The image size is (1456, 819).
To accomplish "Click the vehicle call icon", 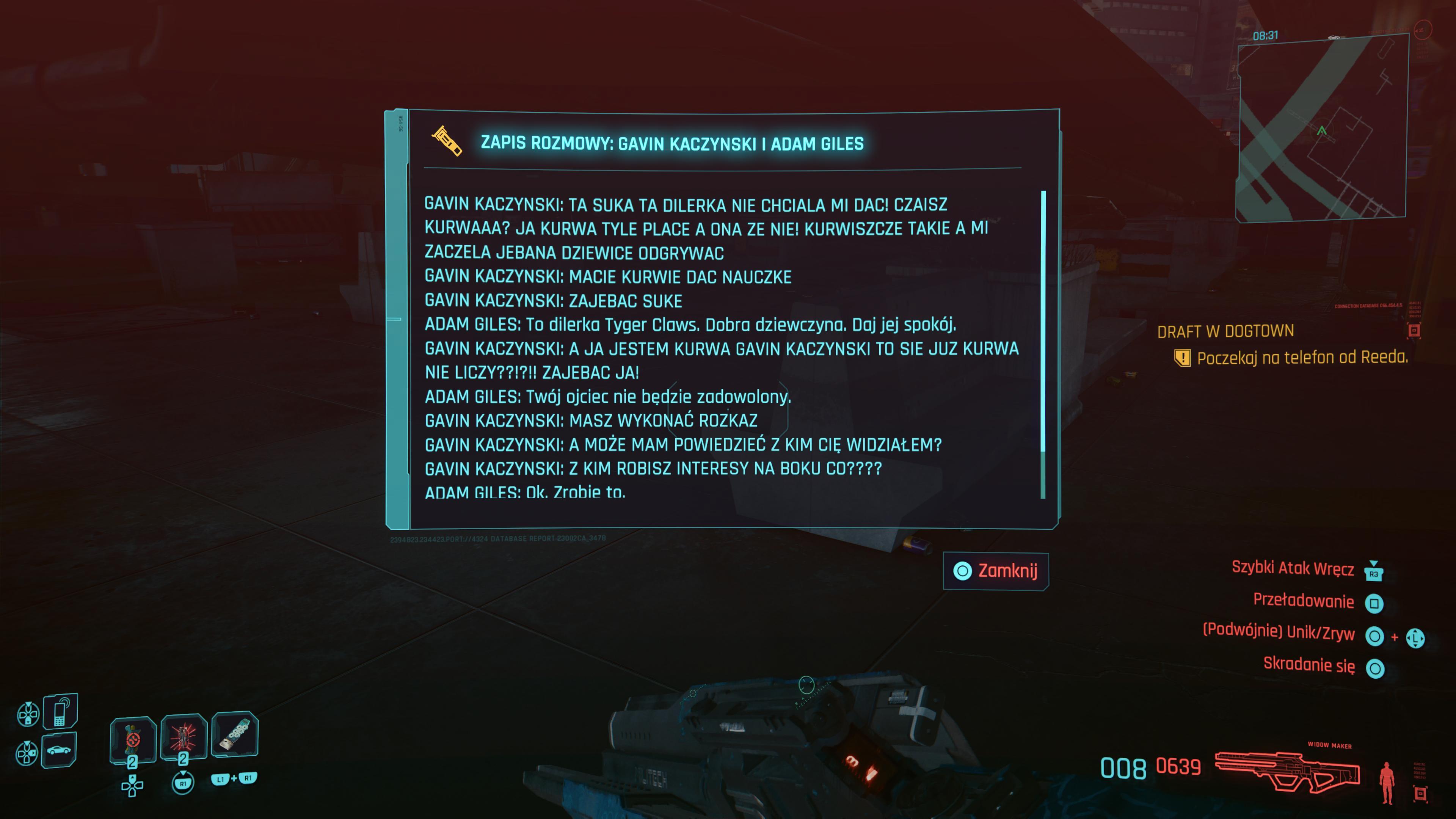I will (x=59, y=751).
